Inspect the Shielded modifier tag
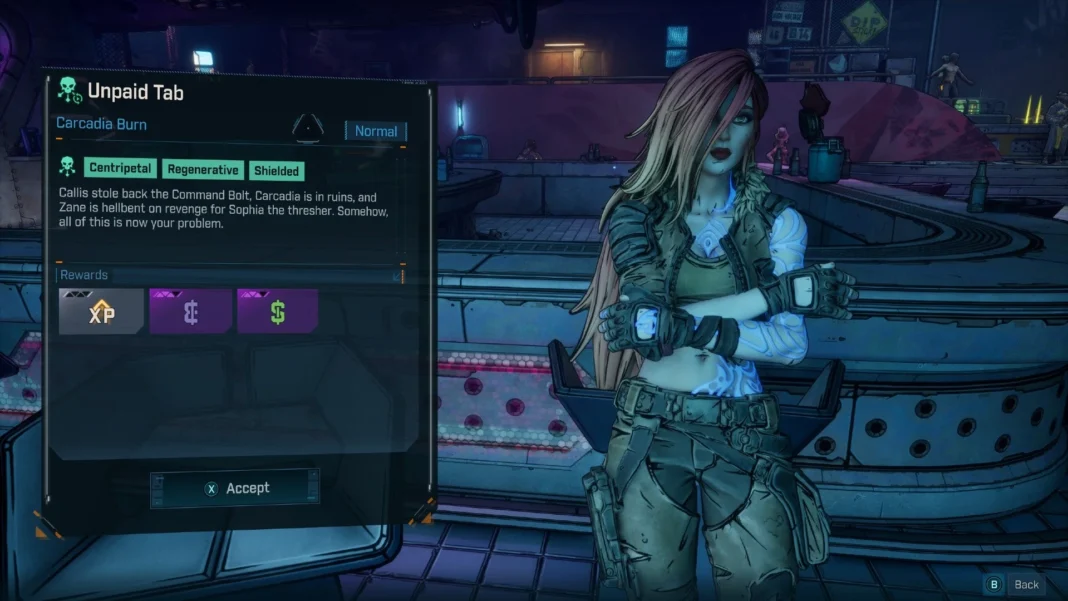The width and height of the screenshot is (1068, 601). coord(276,171)
